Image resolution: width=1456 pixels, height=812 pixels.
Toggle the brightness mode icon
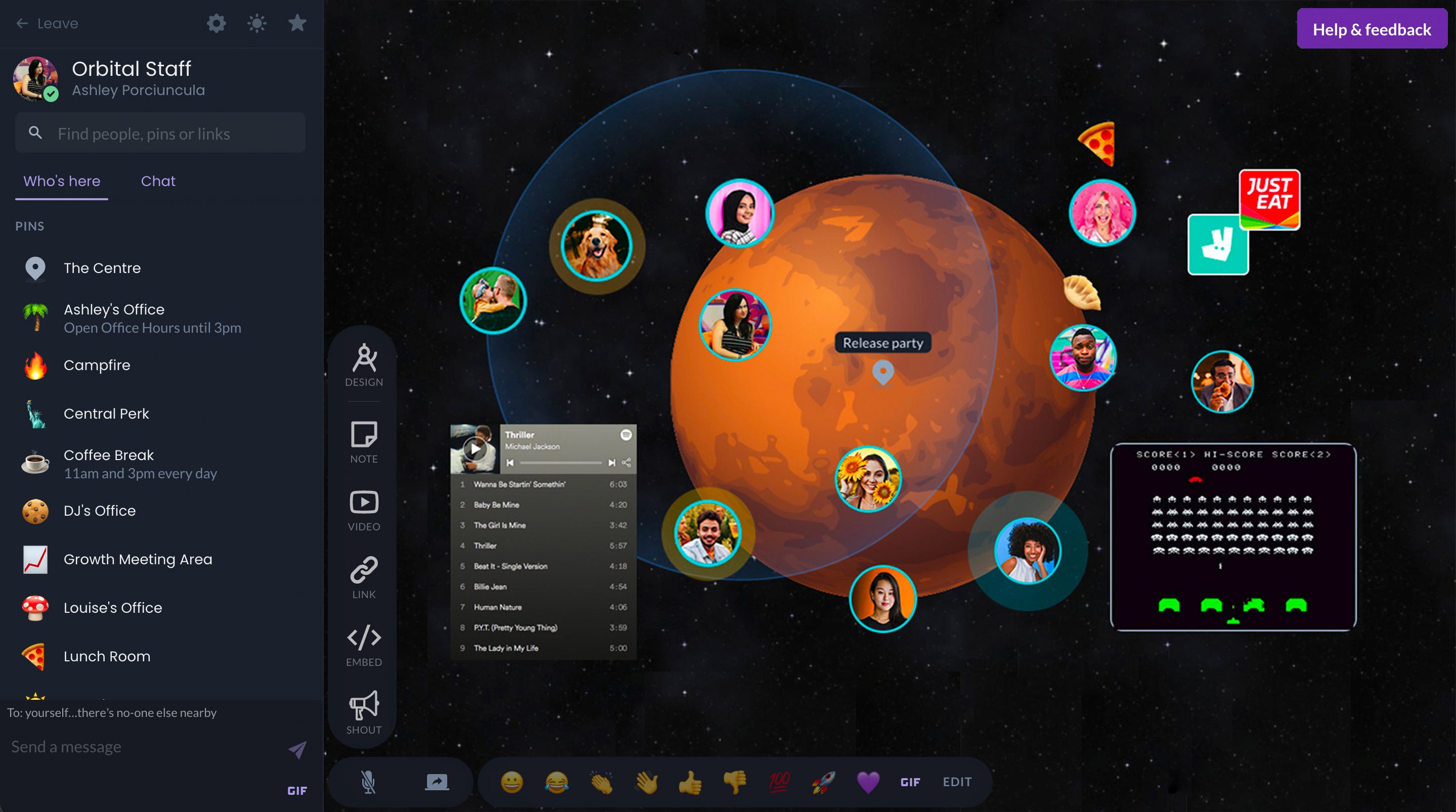(x=256, y=23)
